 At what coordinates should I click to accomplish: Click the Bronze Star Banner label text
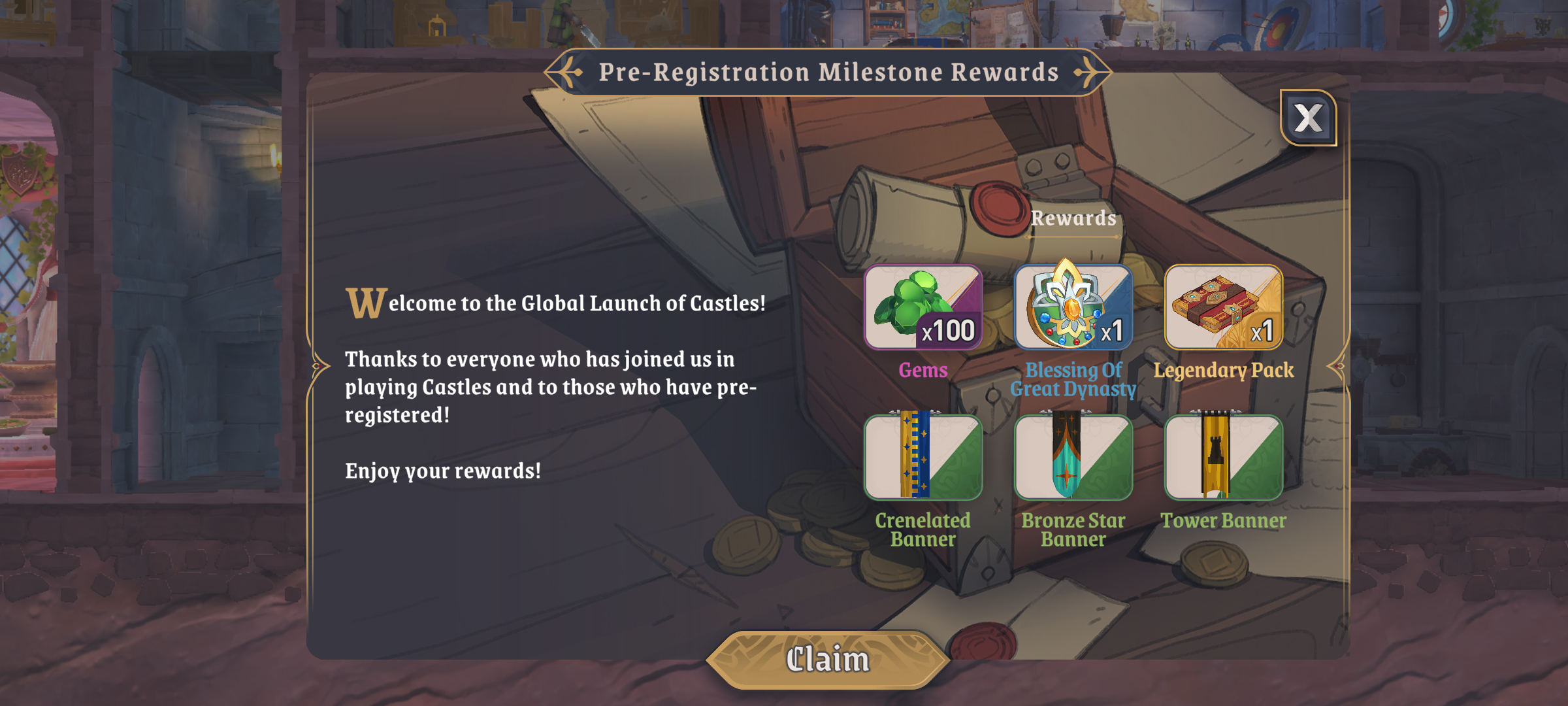(1073, 529)
